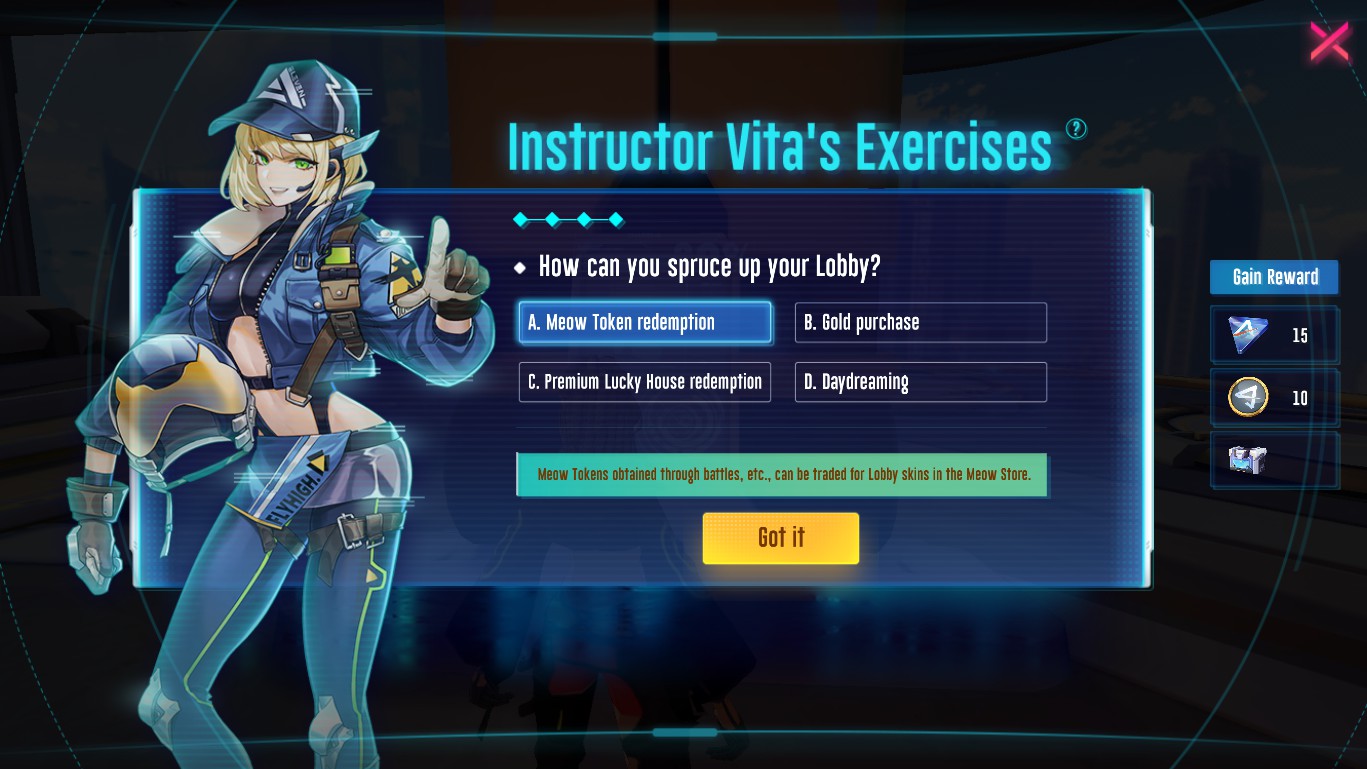Confirm with the Got it button

(780, 538)
